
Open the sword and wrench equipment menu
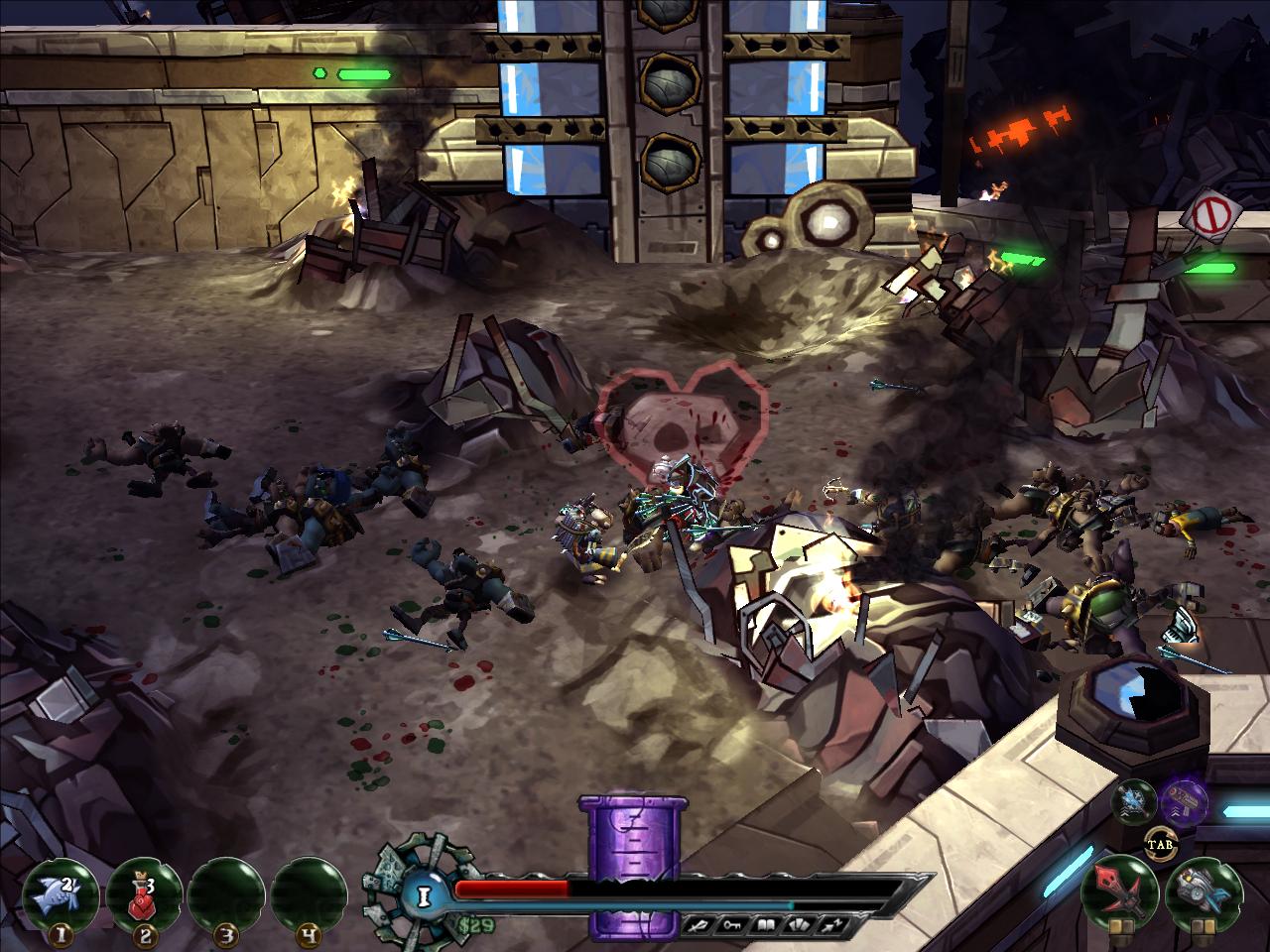coord(699,926)
